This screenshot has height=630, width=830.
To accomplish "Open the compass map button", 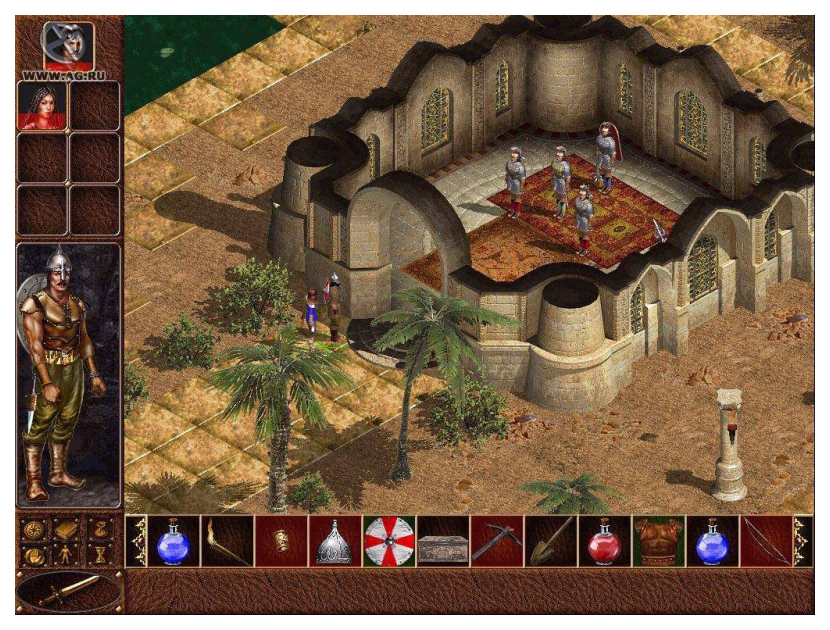I will 33,528.
